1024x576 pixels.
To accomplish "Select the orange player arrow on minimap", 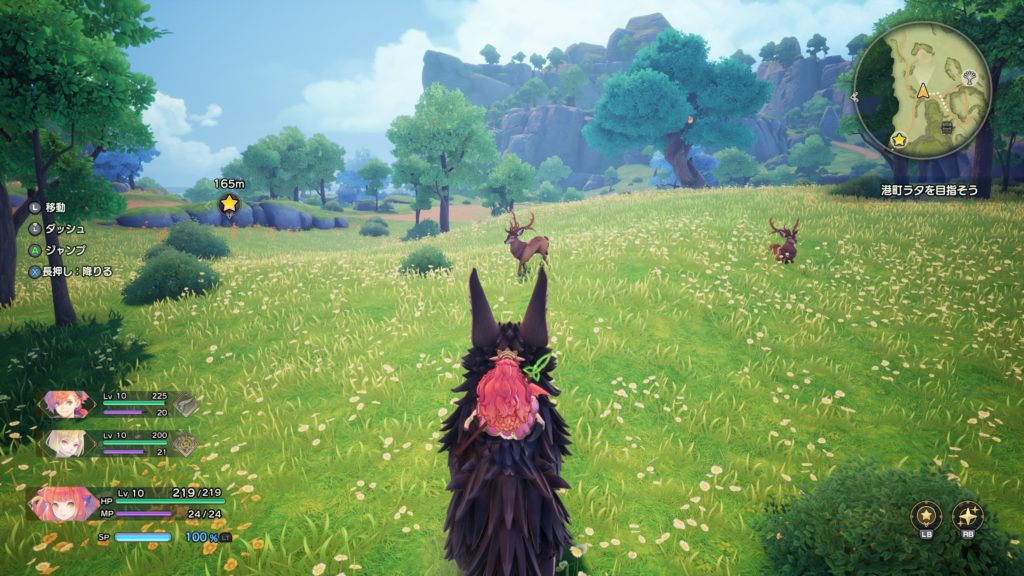I will click(924, 91).
